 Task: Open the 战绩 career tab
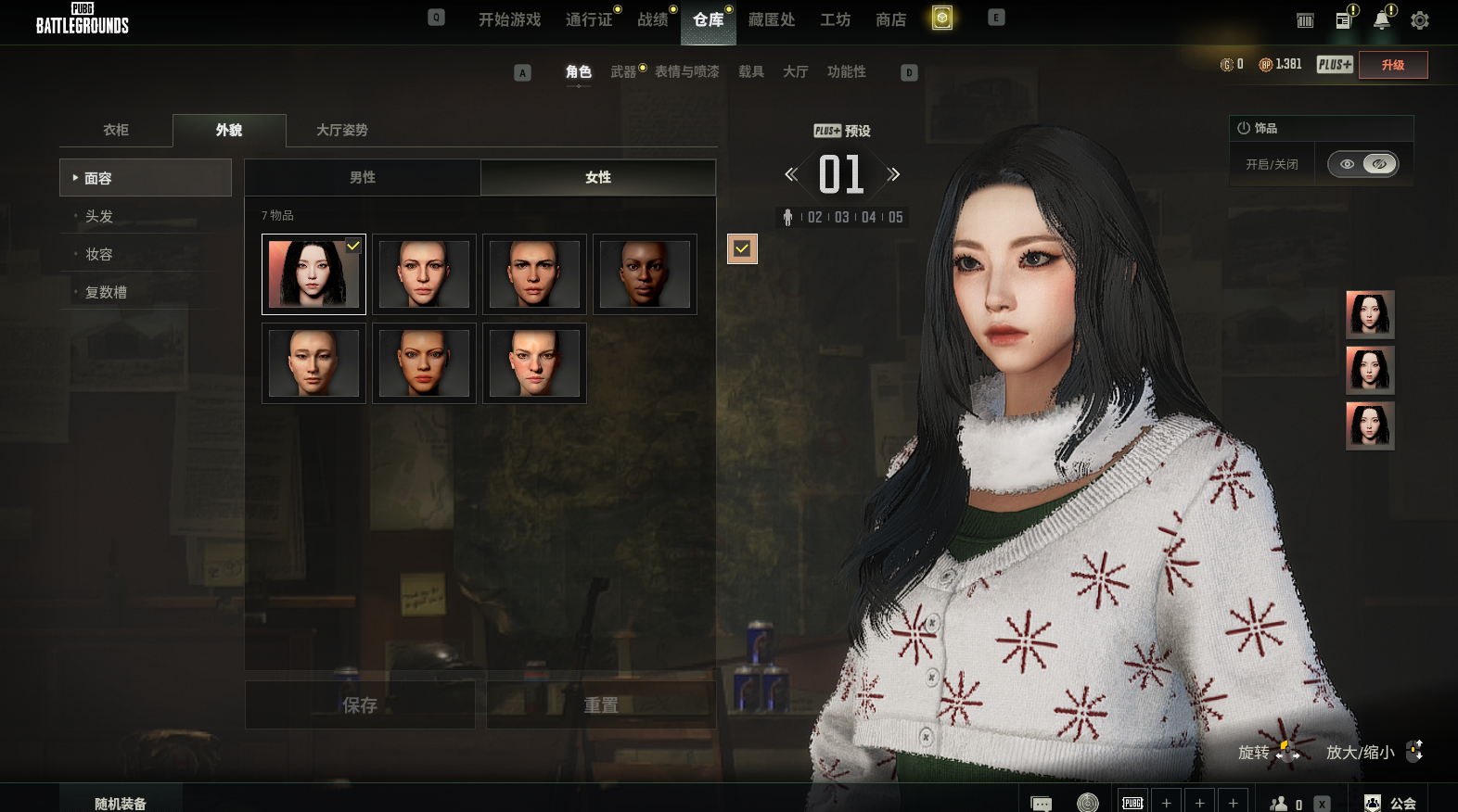(653, 19)
